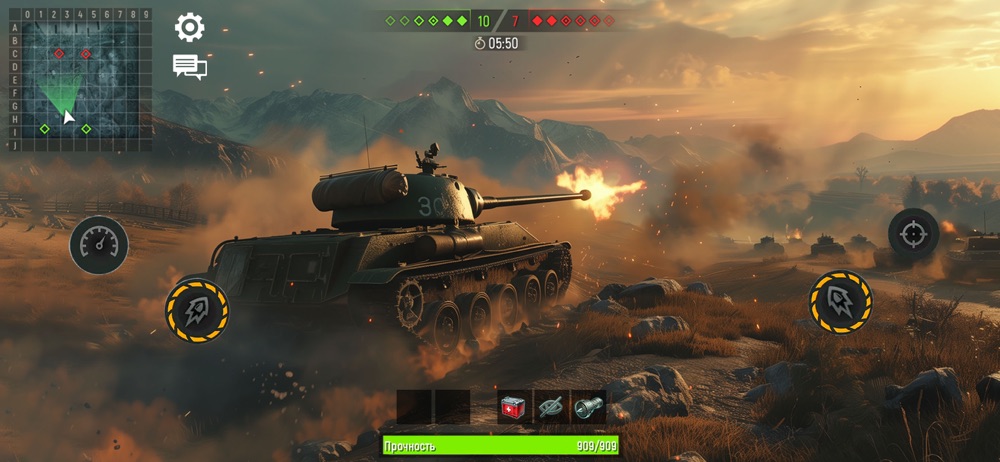Fire using the shell button near speedometer
1000x462 pixels.
[197, 310]
